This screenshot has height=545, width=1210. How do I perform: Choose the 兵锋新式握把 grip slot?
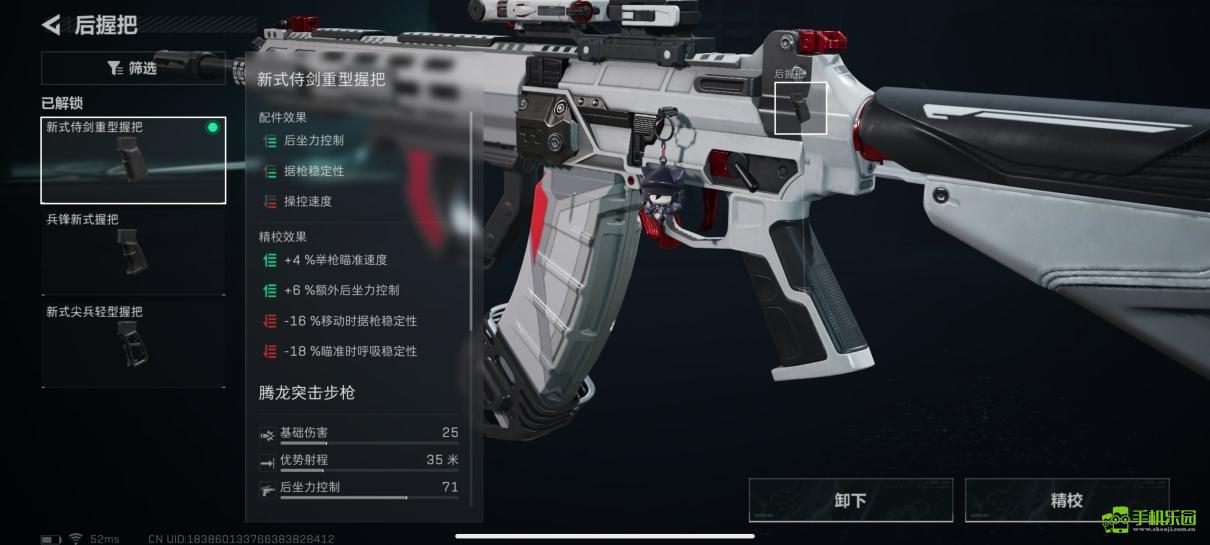133,252
